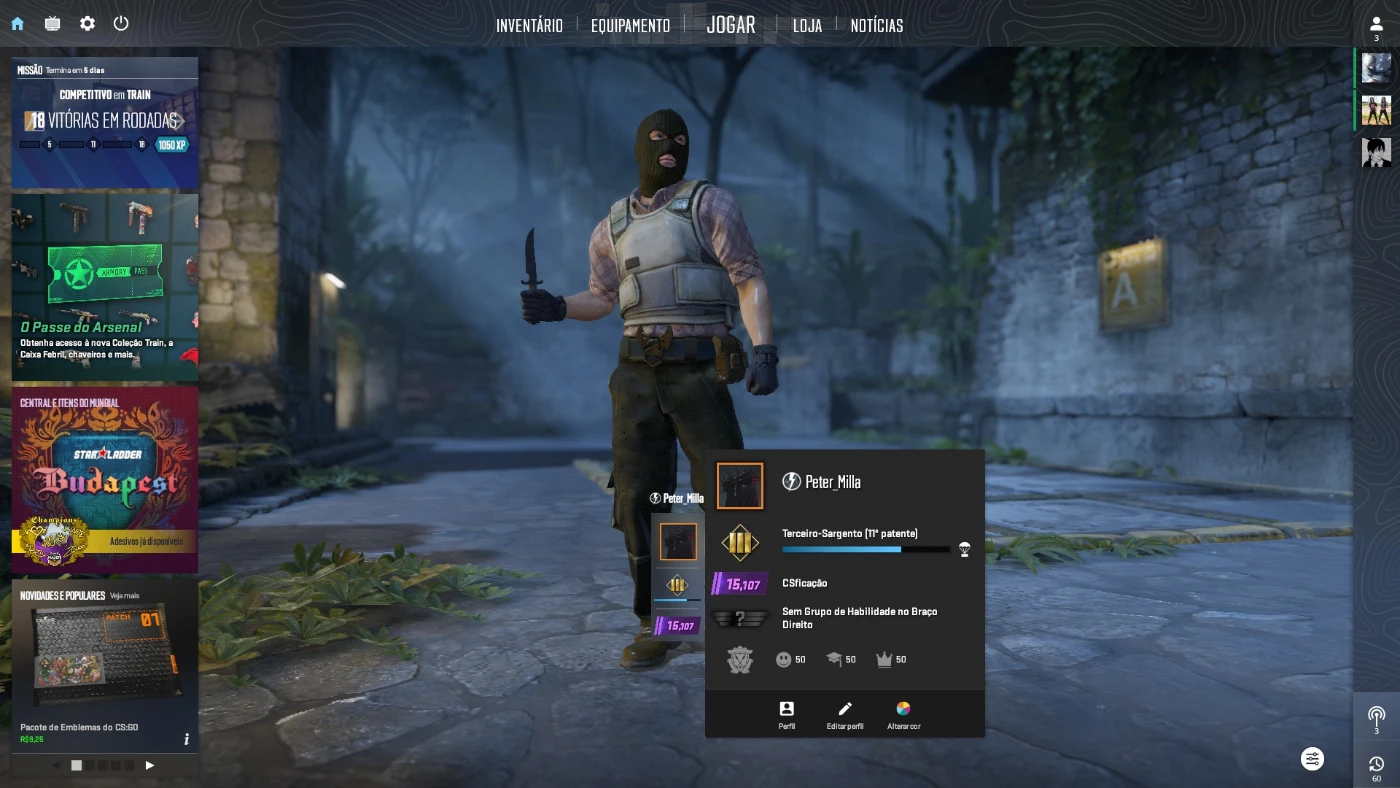This screenshot has height=788, width=1400.
Task: Select Jogar to start playing
Action: (731, 25)
